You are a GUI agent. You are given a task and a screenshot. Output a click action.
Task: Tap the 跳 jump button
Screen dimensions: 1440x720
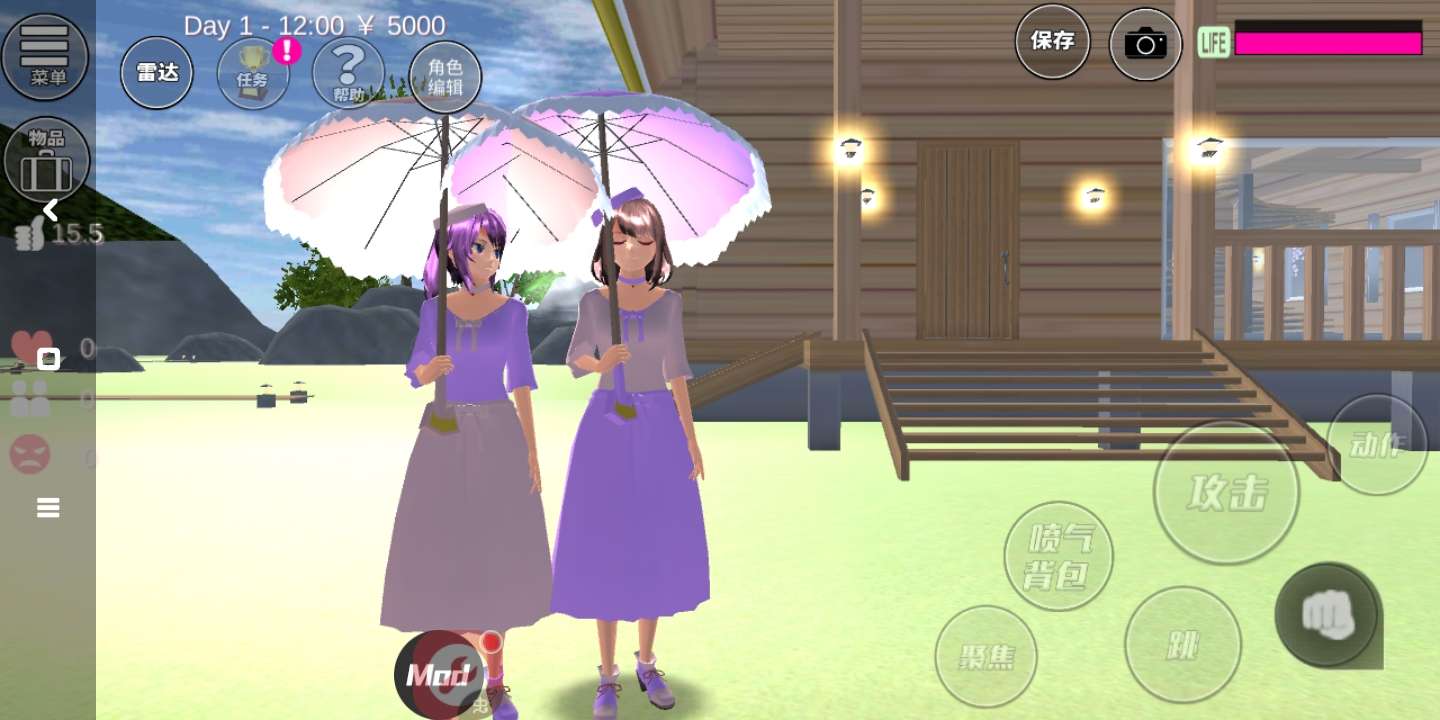[1182, 645]
